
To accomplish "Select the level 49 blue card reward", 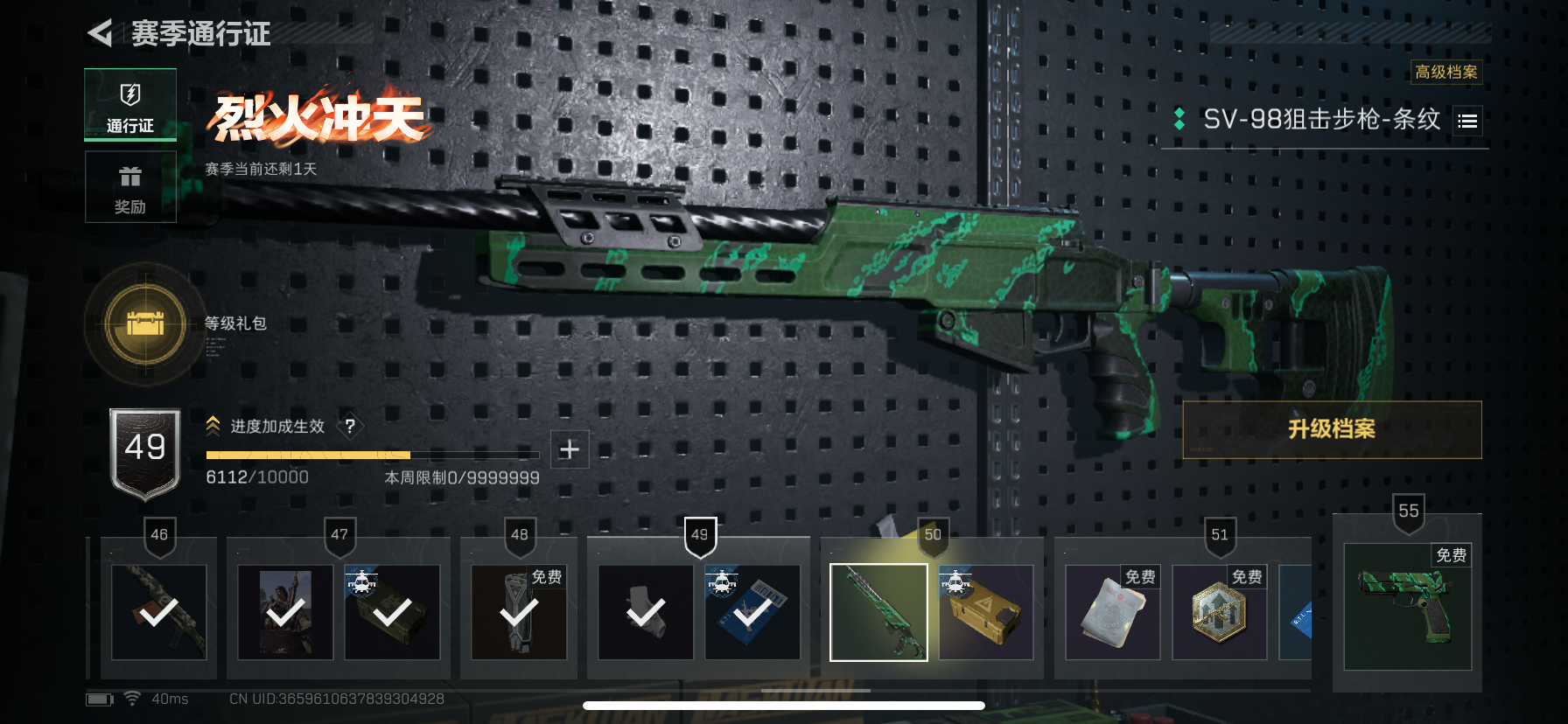I will pyautogui.click(x=752, y=612).
